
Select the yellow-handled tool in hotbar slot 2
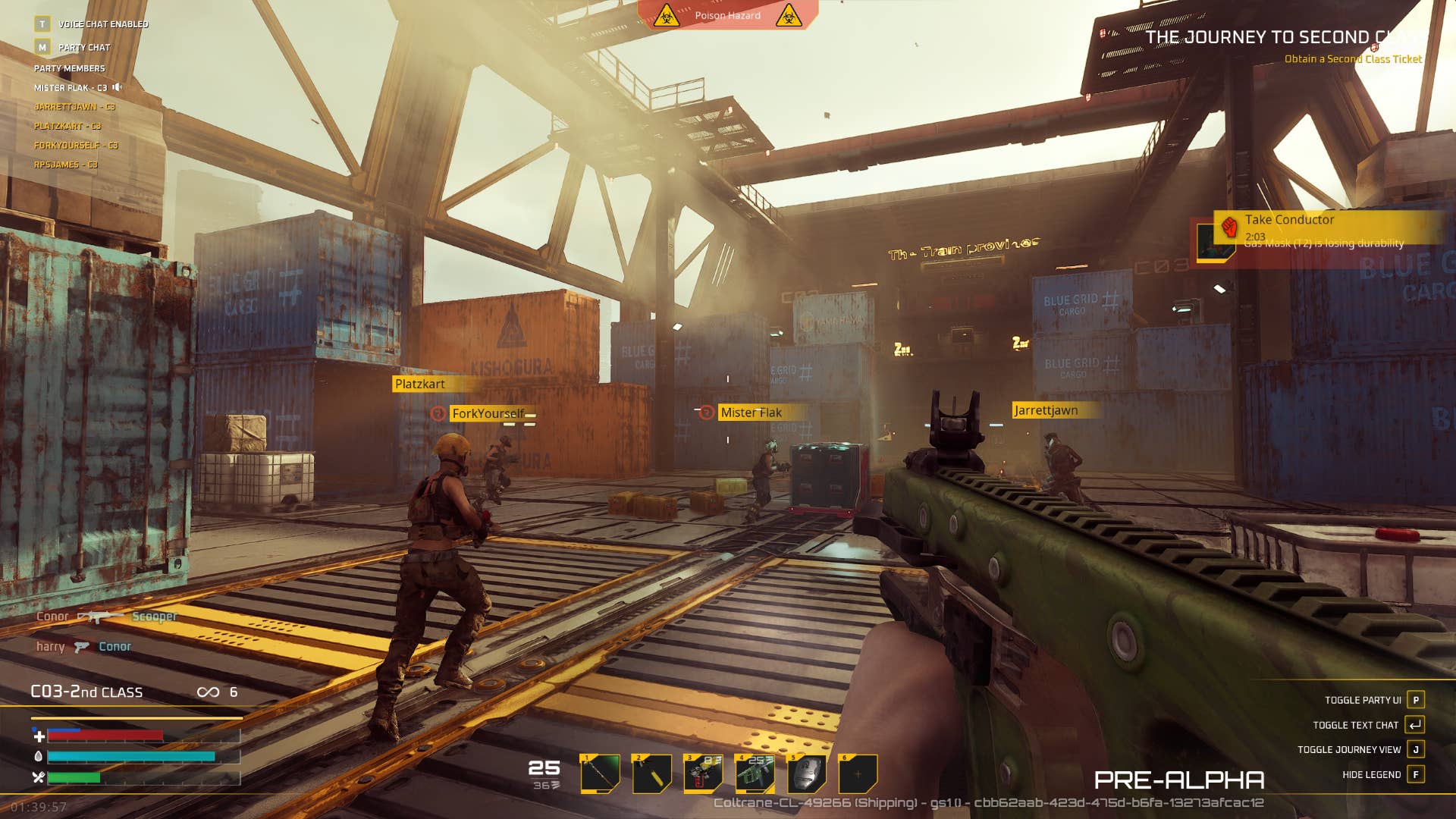pos(651,773)
